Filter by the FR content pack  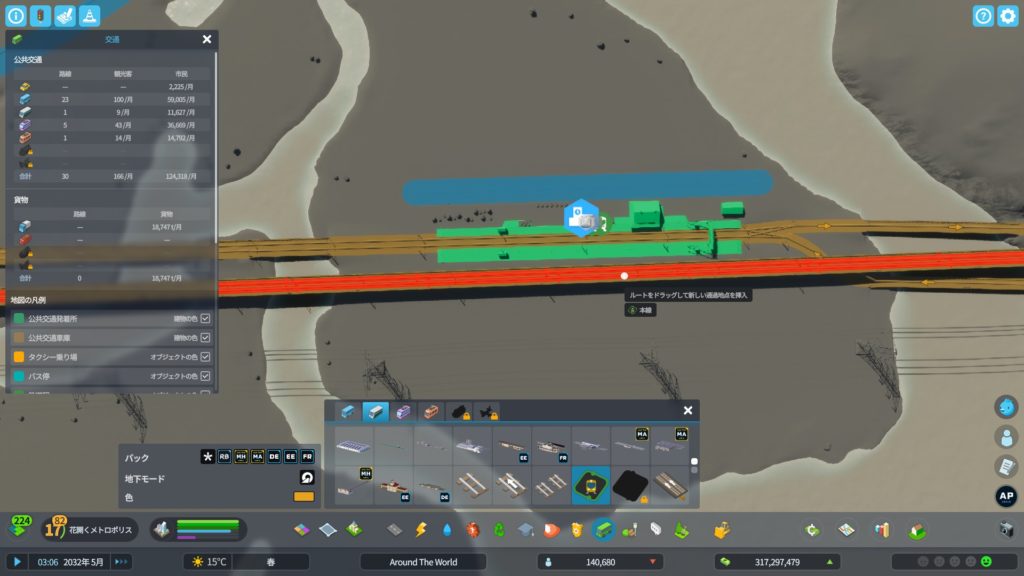(307, 457)
